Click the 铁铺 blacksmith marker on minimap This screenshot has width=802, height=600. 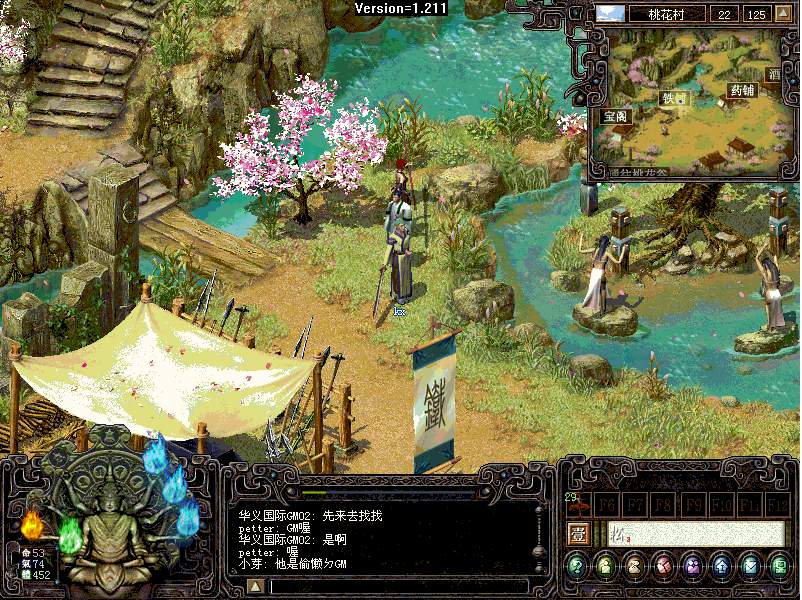click(x=673, y=98)
